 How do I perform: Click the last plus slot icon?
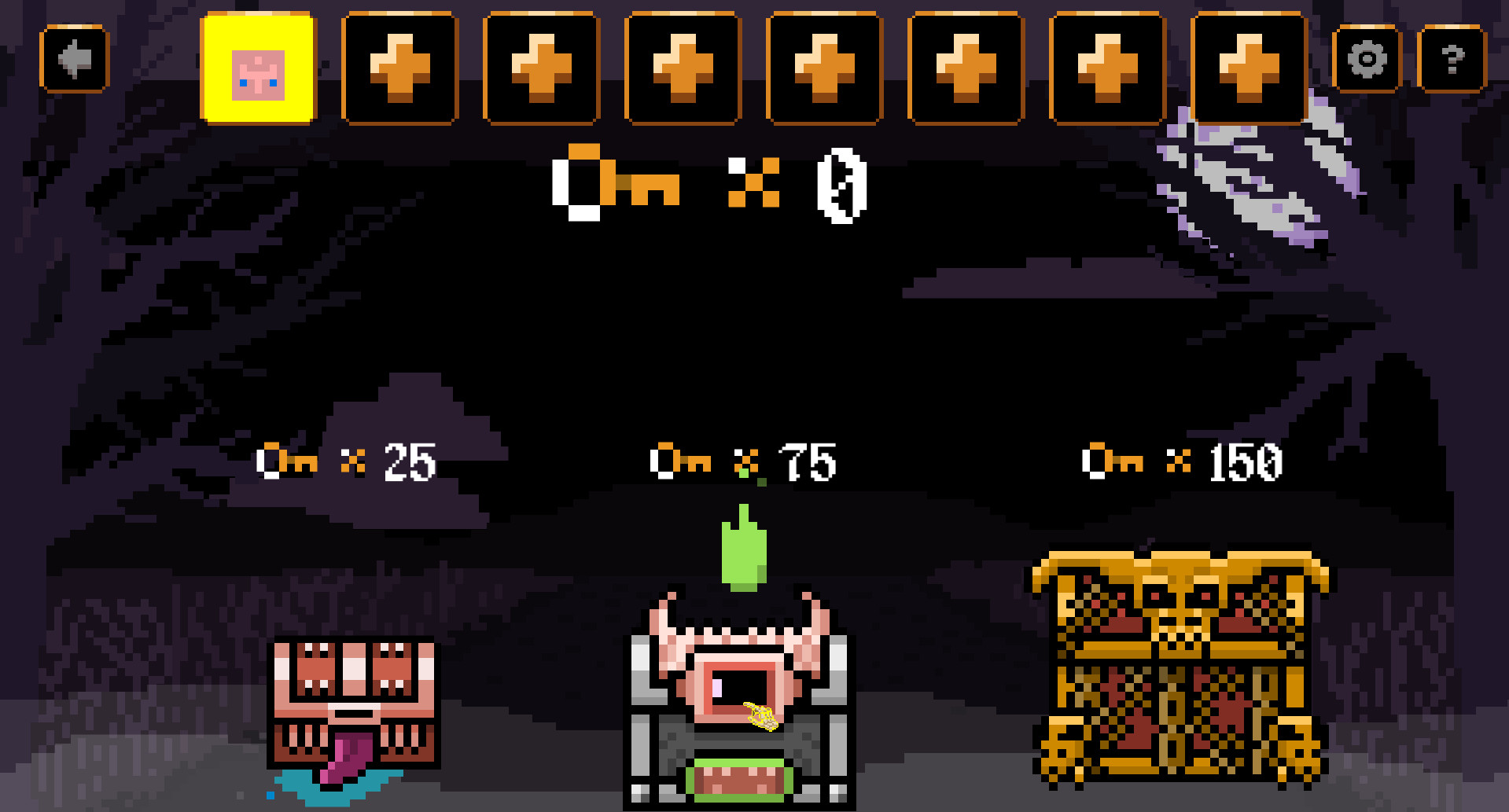(1248, 67)
